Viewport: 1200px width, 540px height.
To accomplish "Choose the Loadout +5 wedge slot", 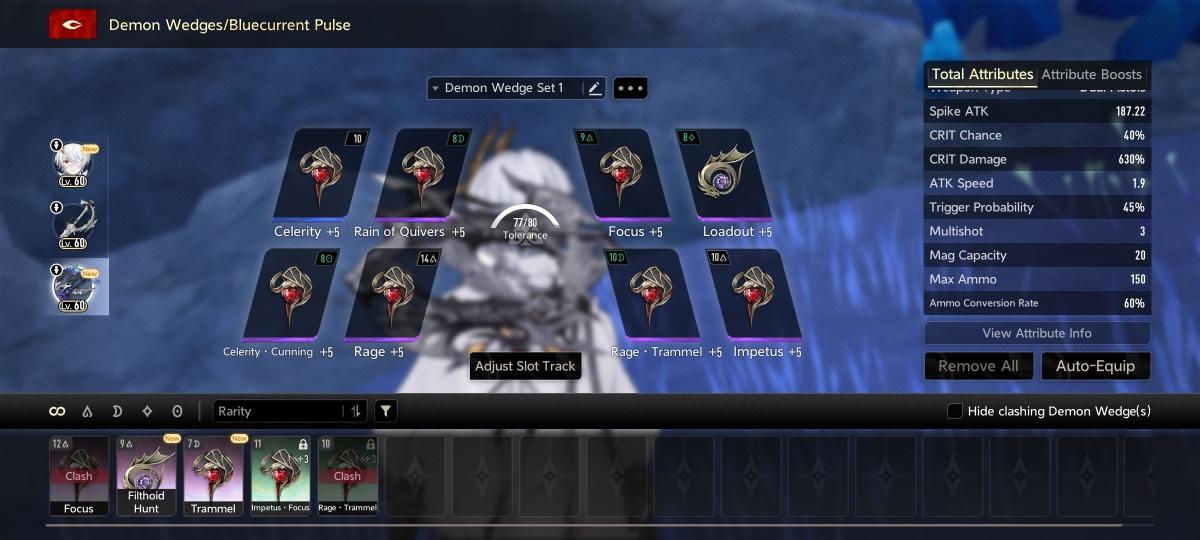I will point(736,174).
